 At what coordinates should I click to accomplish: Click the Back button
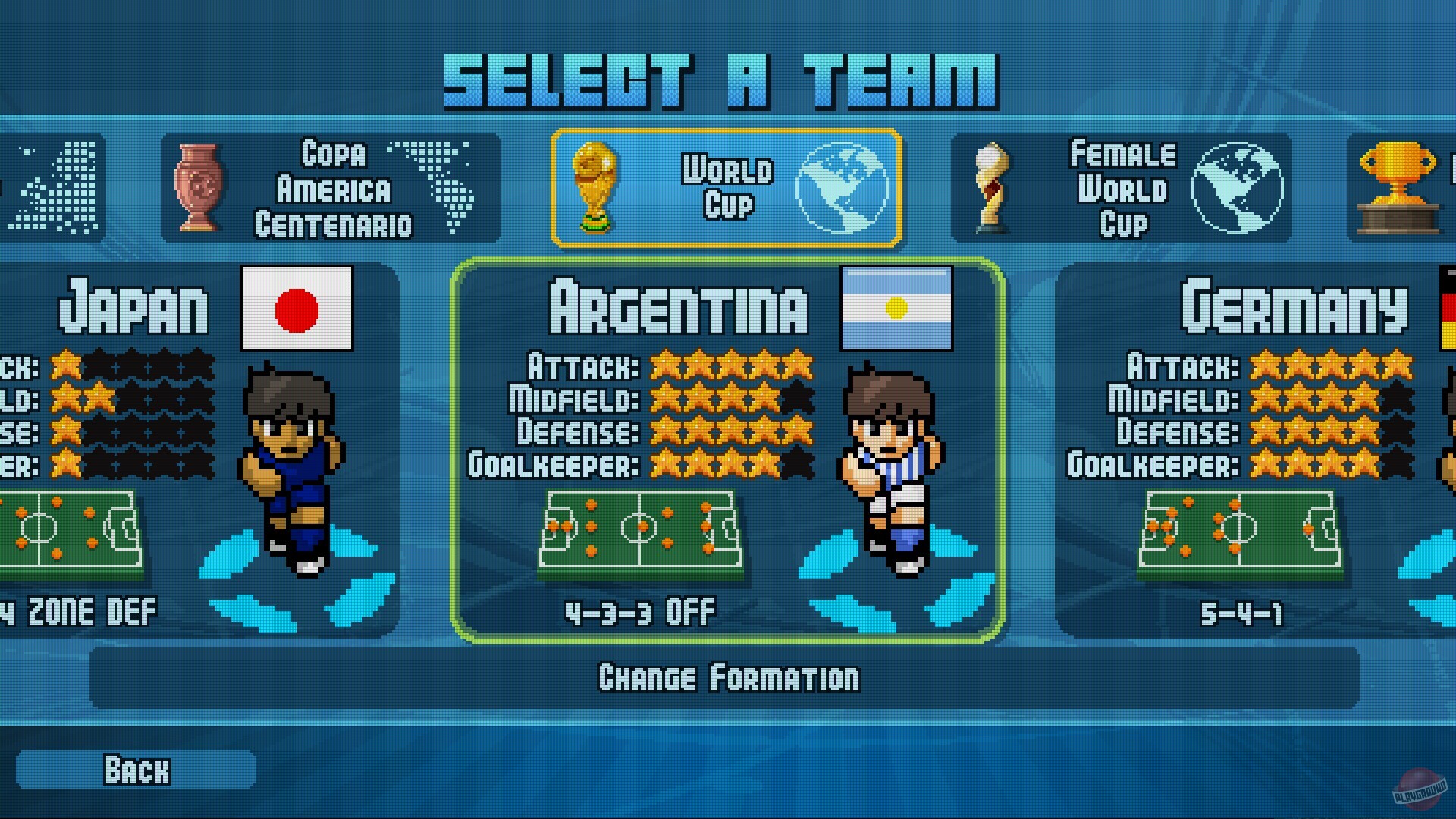(136, 770)
